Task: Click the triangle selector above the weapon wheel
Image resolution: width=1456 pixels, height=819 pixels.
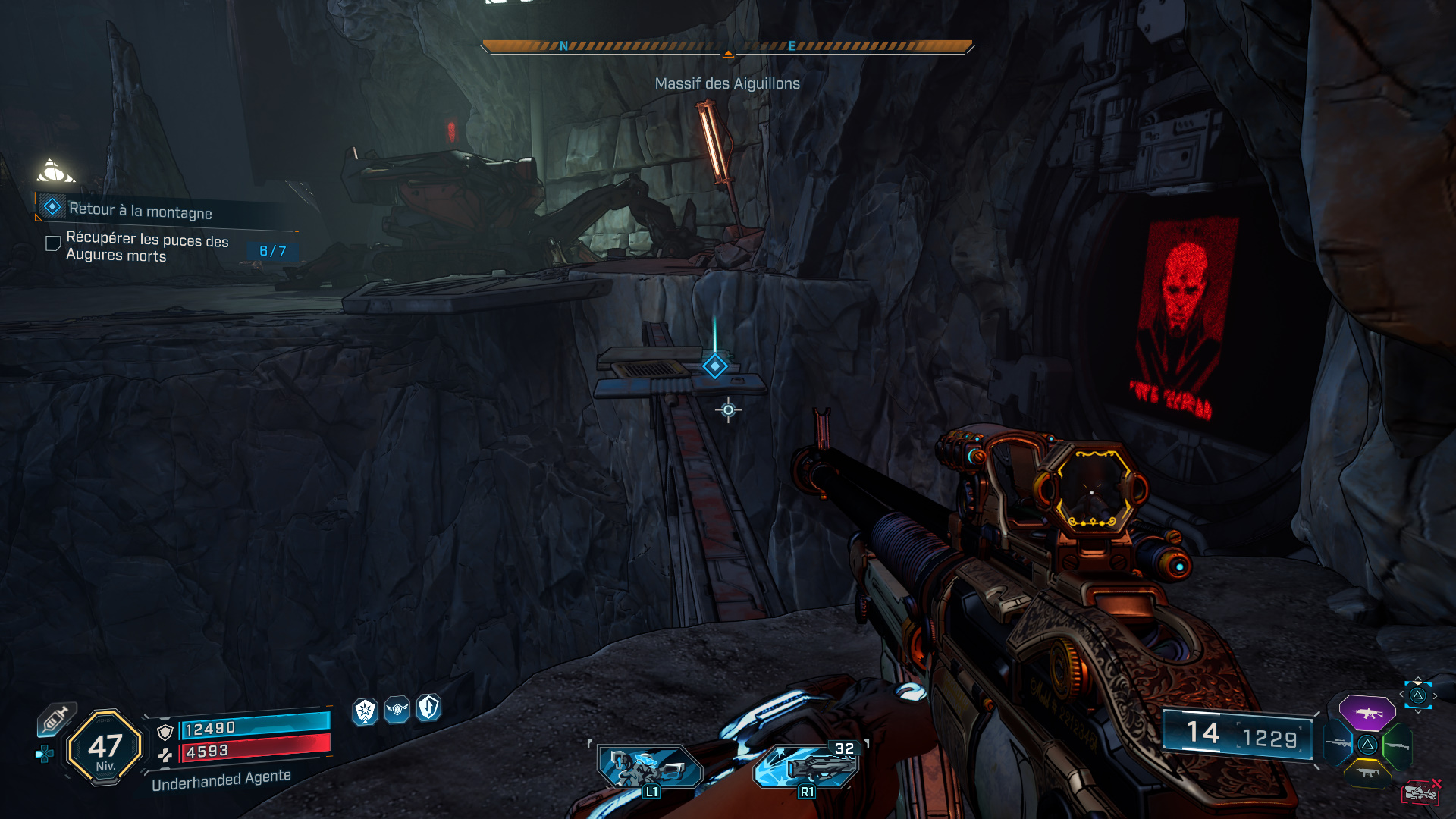Action: pyautogui.click(x=1417, y=695)
